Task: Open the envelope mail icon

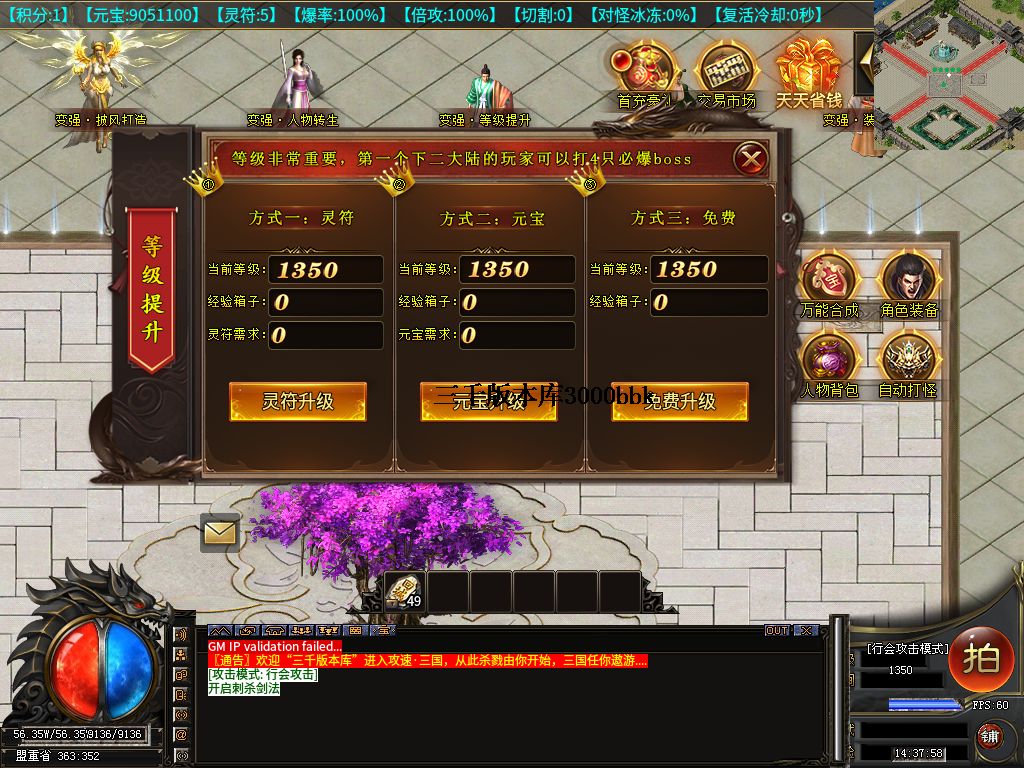Action: point(220,532)
